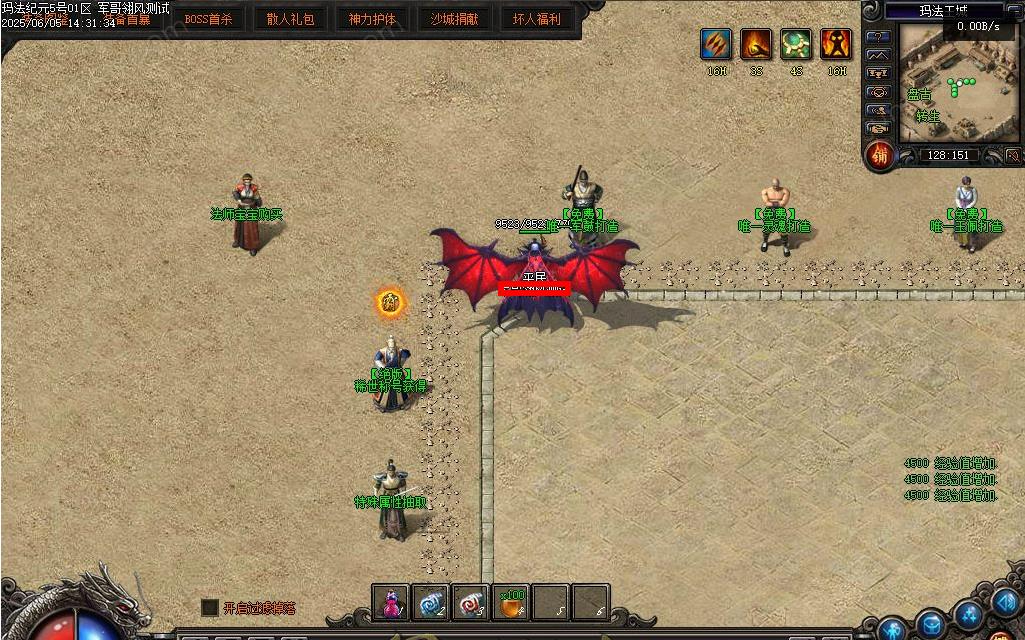Click the blue lightning buff icon

pyautogui.click(x=716, y=45)
